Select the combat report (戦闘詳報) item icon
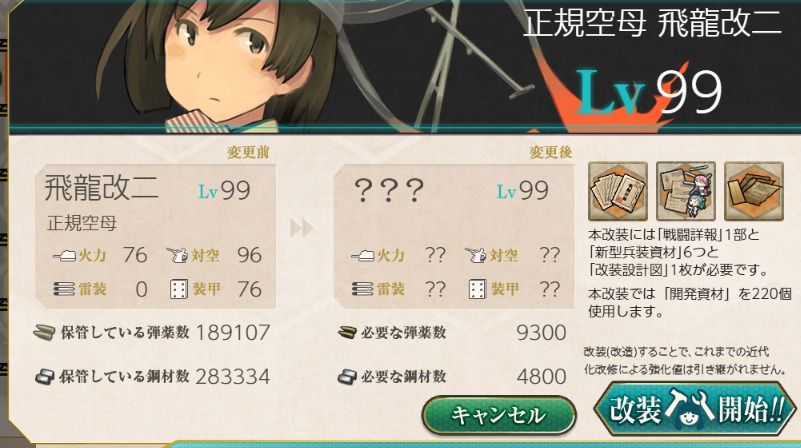The image size is (801, 448). click(x=615, y=191)
